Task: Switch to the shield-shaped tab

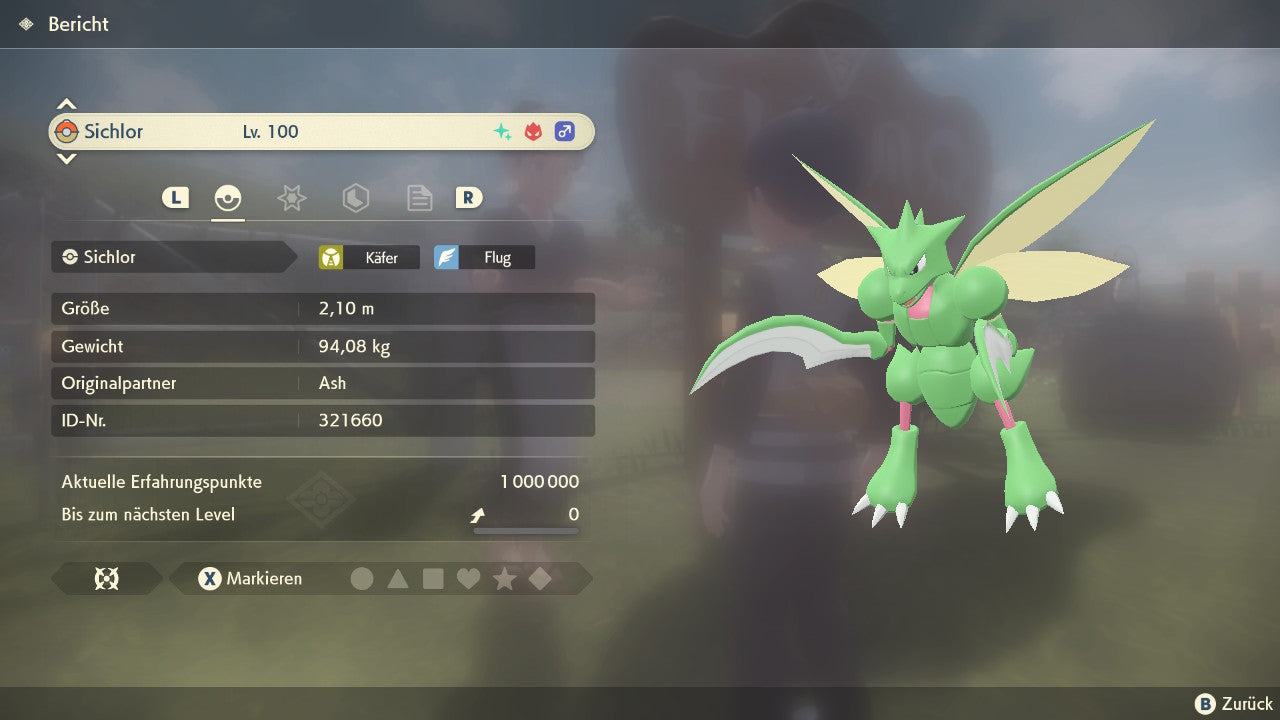Action: pyautogui.click(x=355, y=198)
